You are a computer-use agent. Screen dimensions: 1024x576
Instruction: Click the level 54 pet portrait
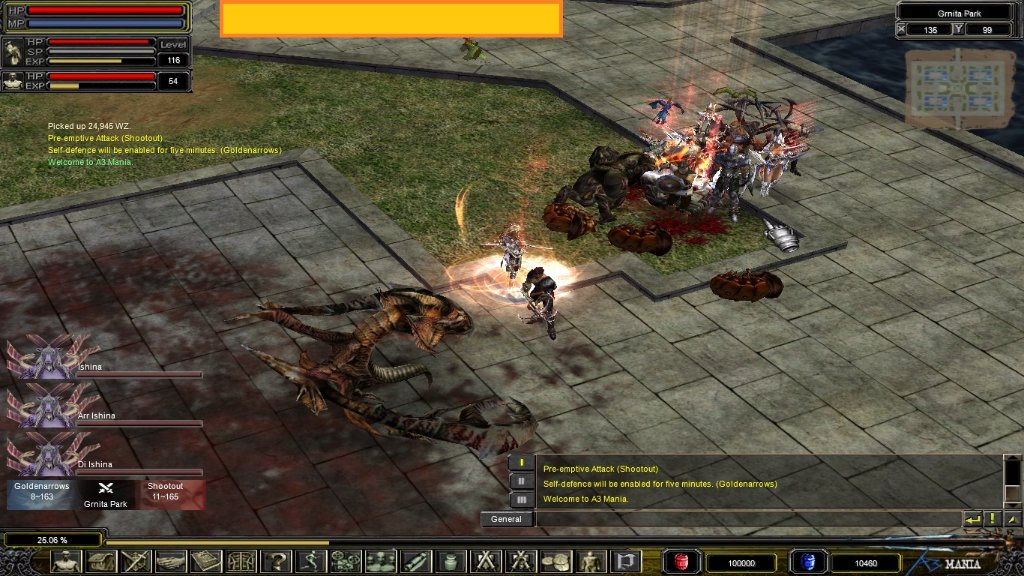14,81
